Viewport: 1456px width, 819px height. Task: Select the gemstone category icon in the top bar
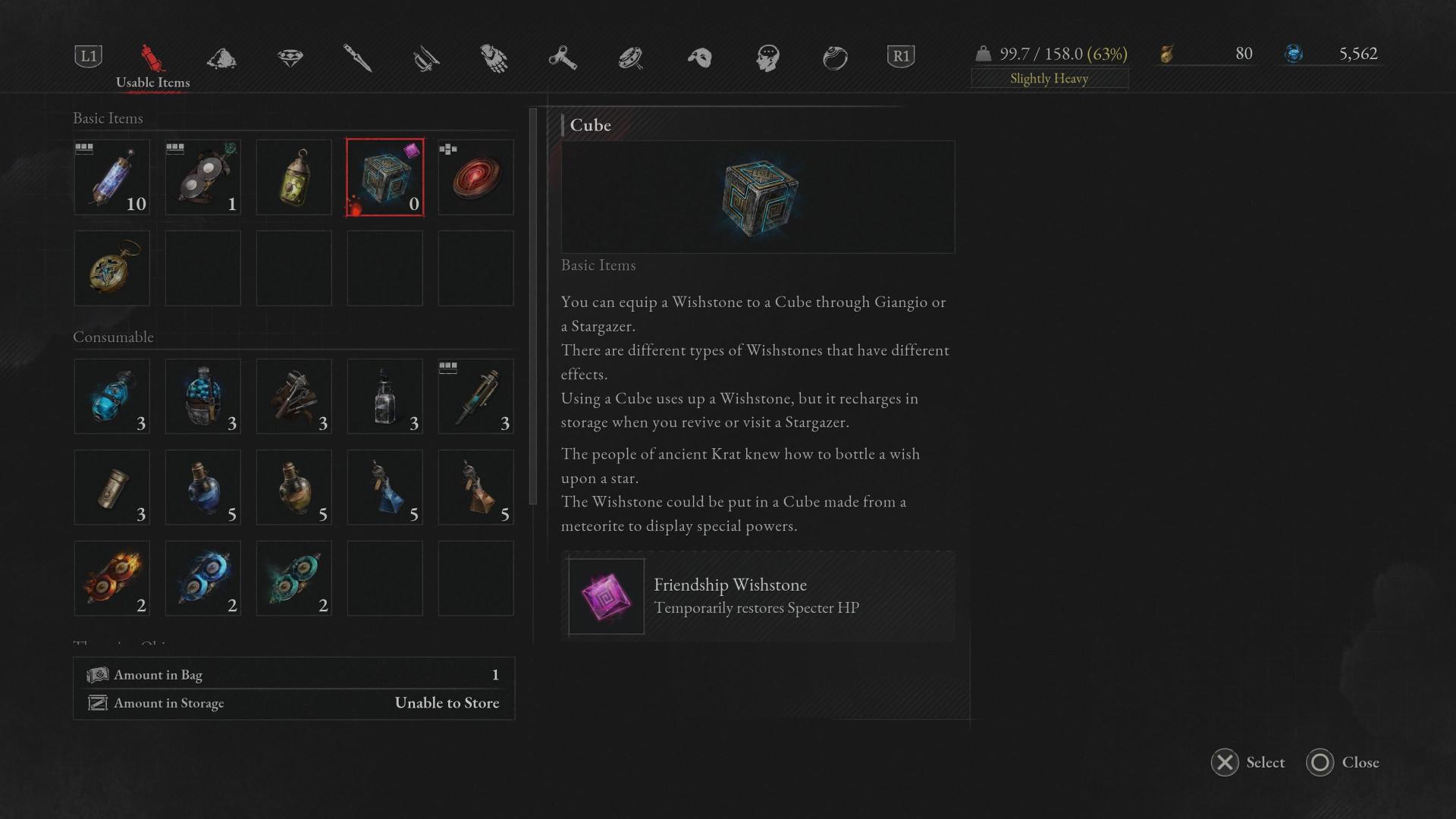tap(290, 58)
